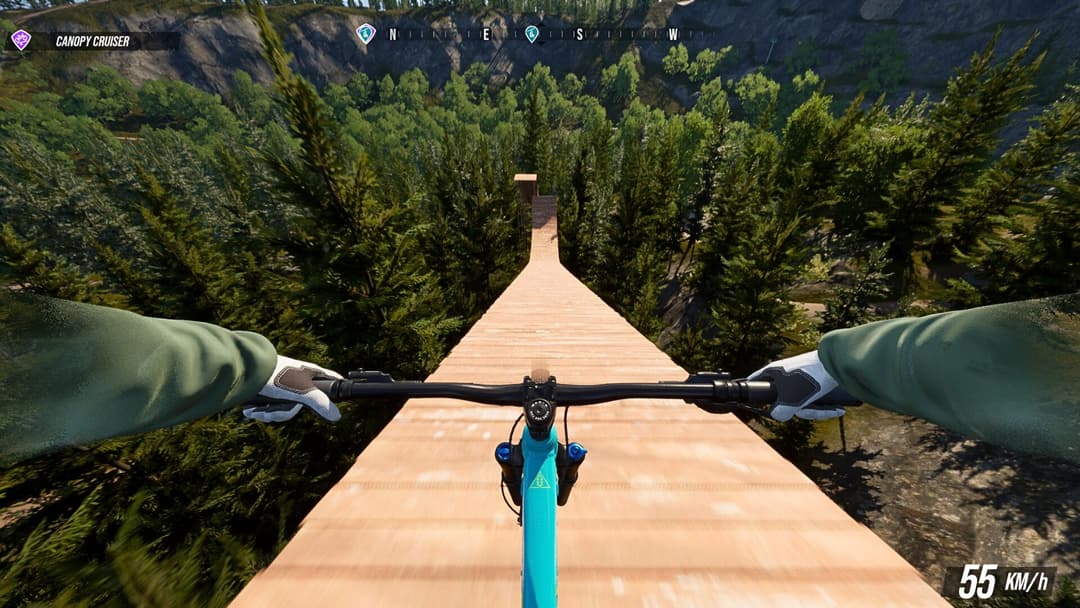The image size is (1080, 608).
Task: Click the purple bike trail icon
Action: coord(20,40)
